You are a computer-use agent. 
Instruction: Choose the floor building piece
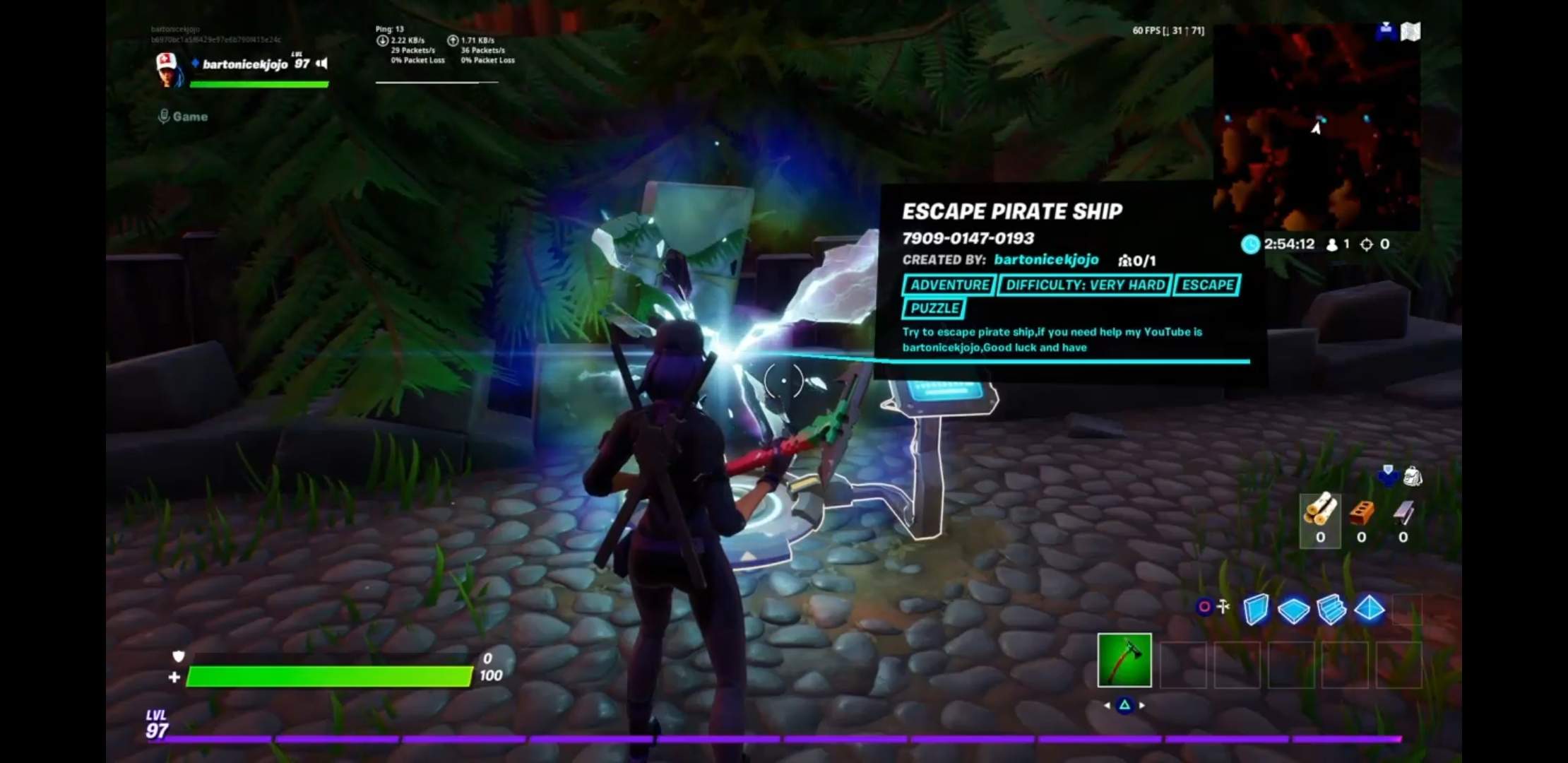[1293, 610]
